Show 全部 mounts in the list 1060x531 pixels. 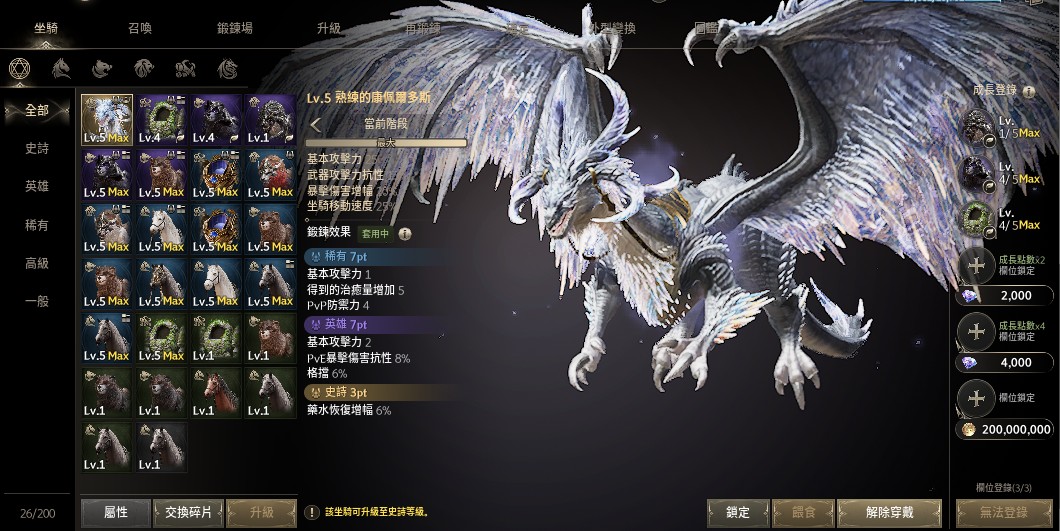(37, 111)
